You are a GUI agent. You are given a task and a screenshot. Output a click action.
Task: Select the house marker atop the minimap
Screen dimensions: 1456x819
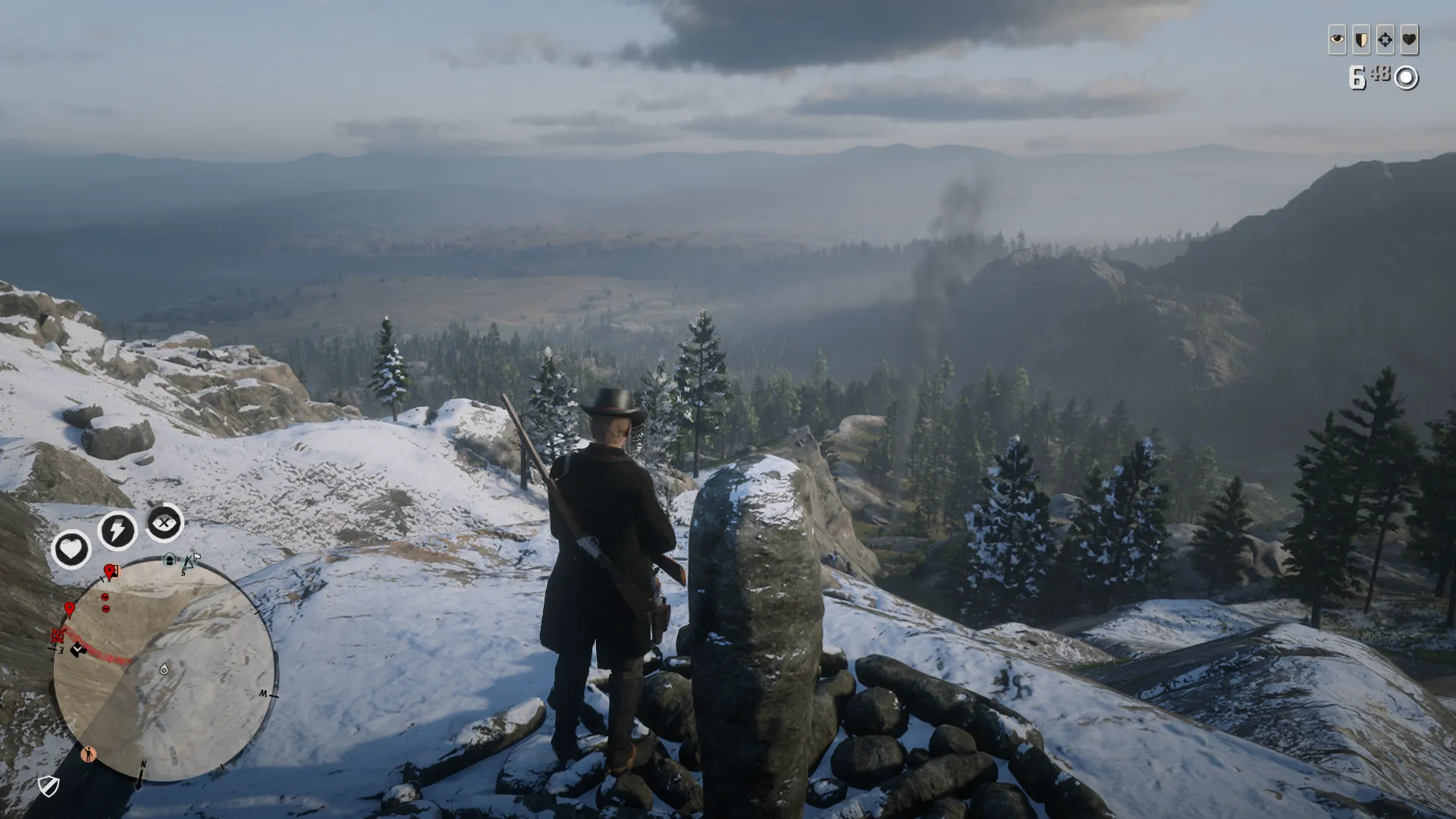coord(170,560)
